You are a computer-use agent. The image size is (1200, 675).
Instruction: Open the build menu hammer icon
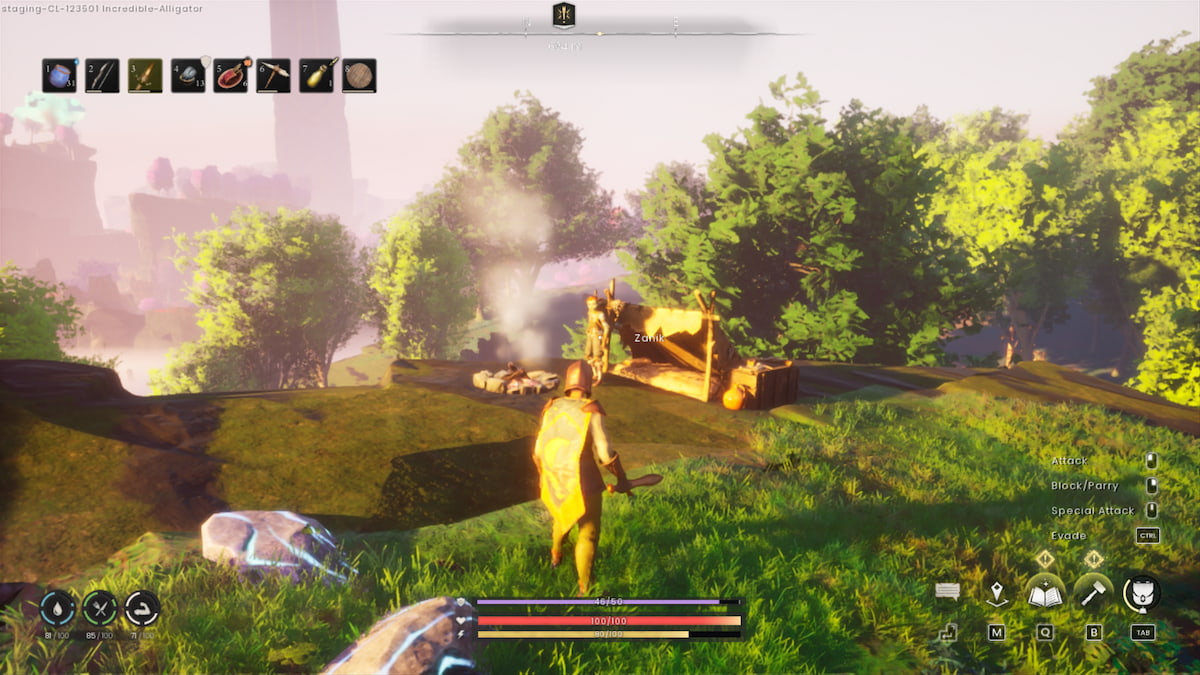click(1094, 592)
